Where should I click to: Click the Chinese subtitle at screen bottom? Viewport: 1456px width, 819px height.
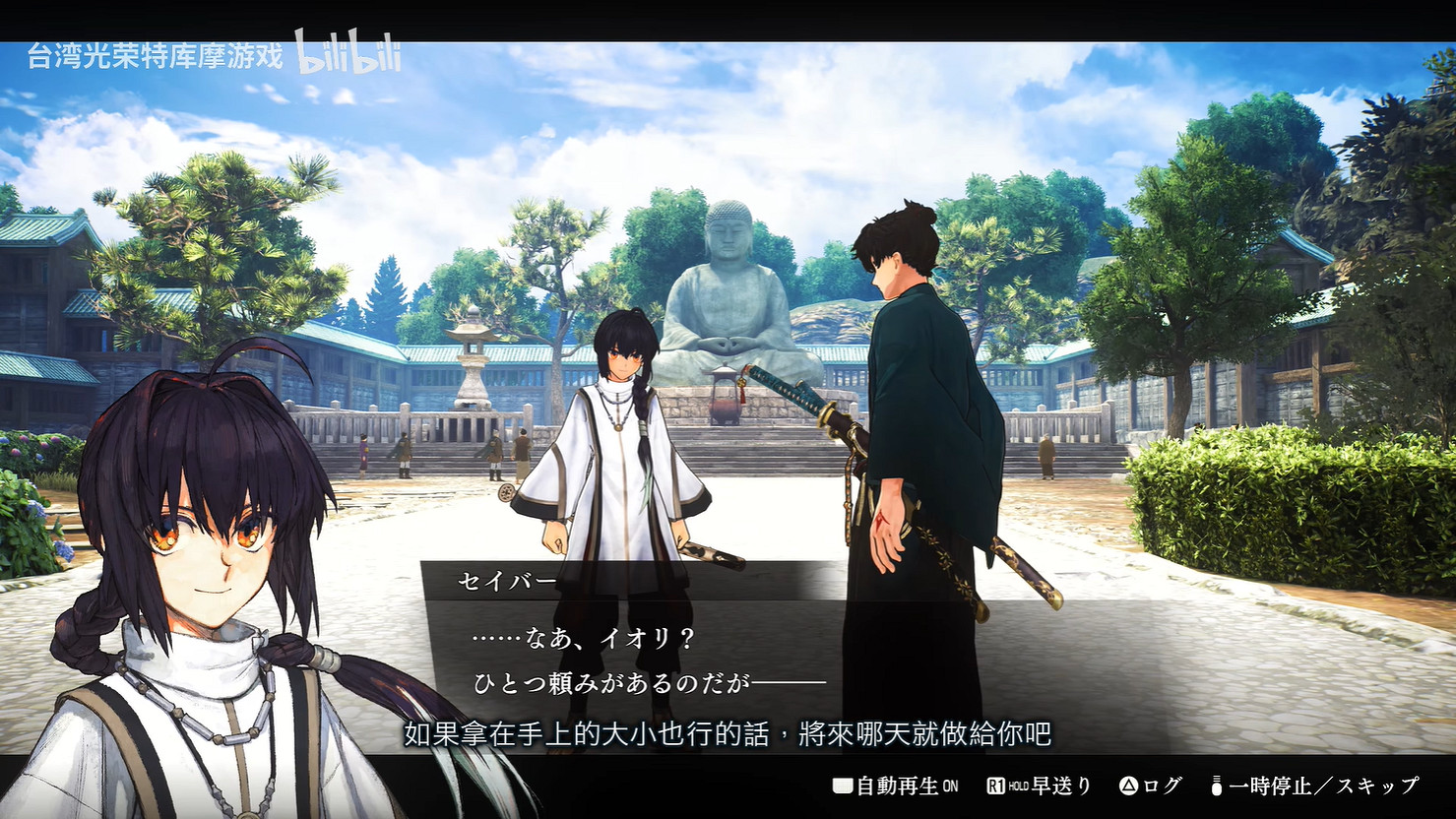[x=728, y=733]
